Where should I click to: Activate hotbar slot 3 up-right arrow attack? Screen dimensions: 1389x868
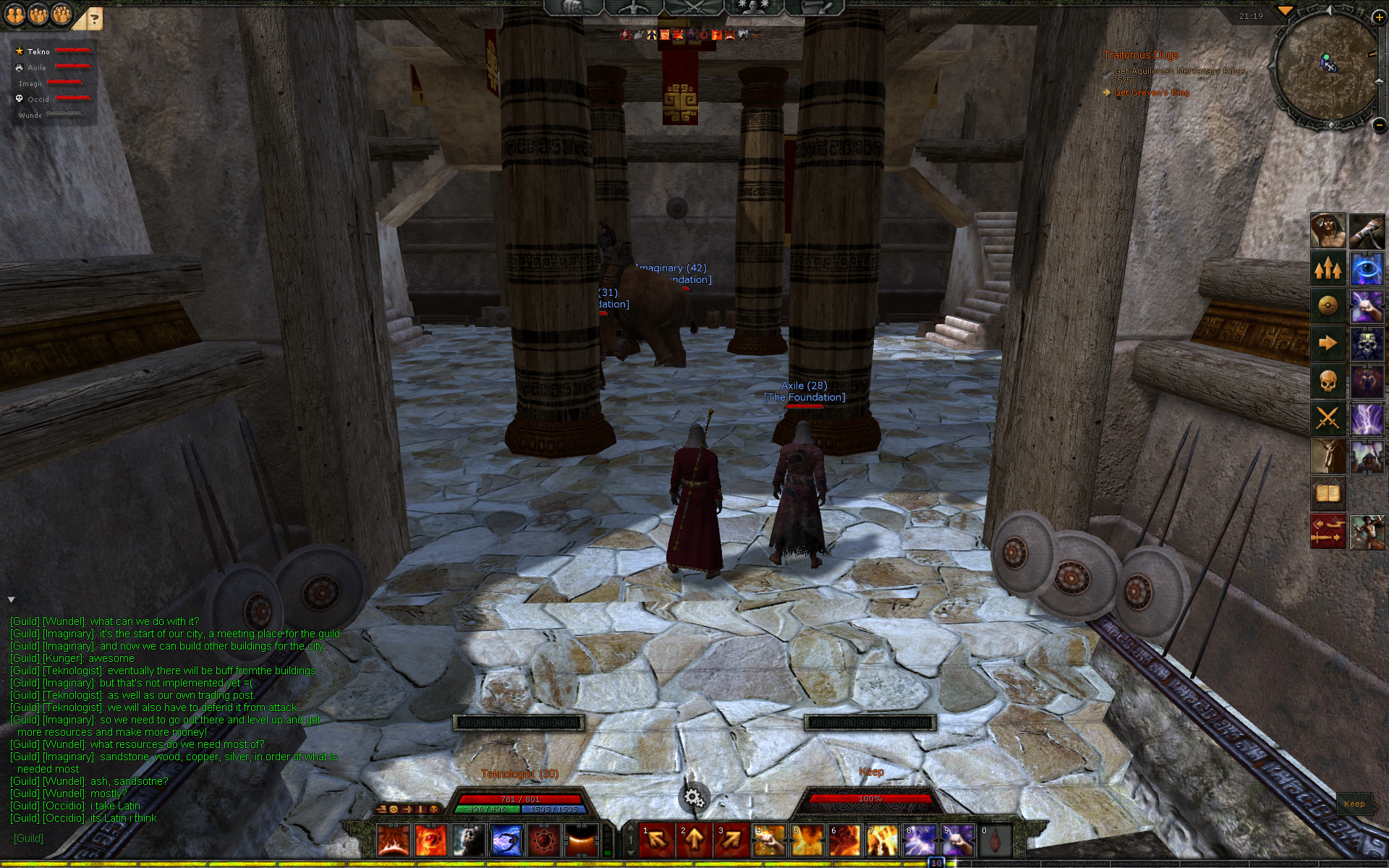point(732,841)
